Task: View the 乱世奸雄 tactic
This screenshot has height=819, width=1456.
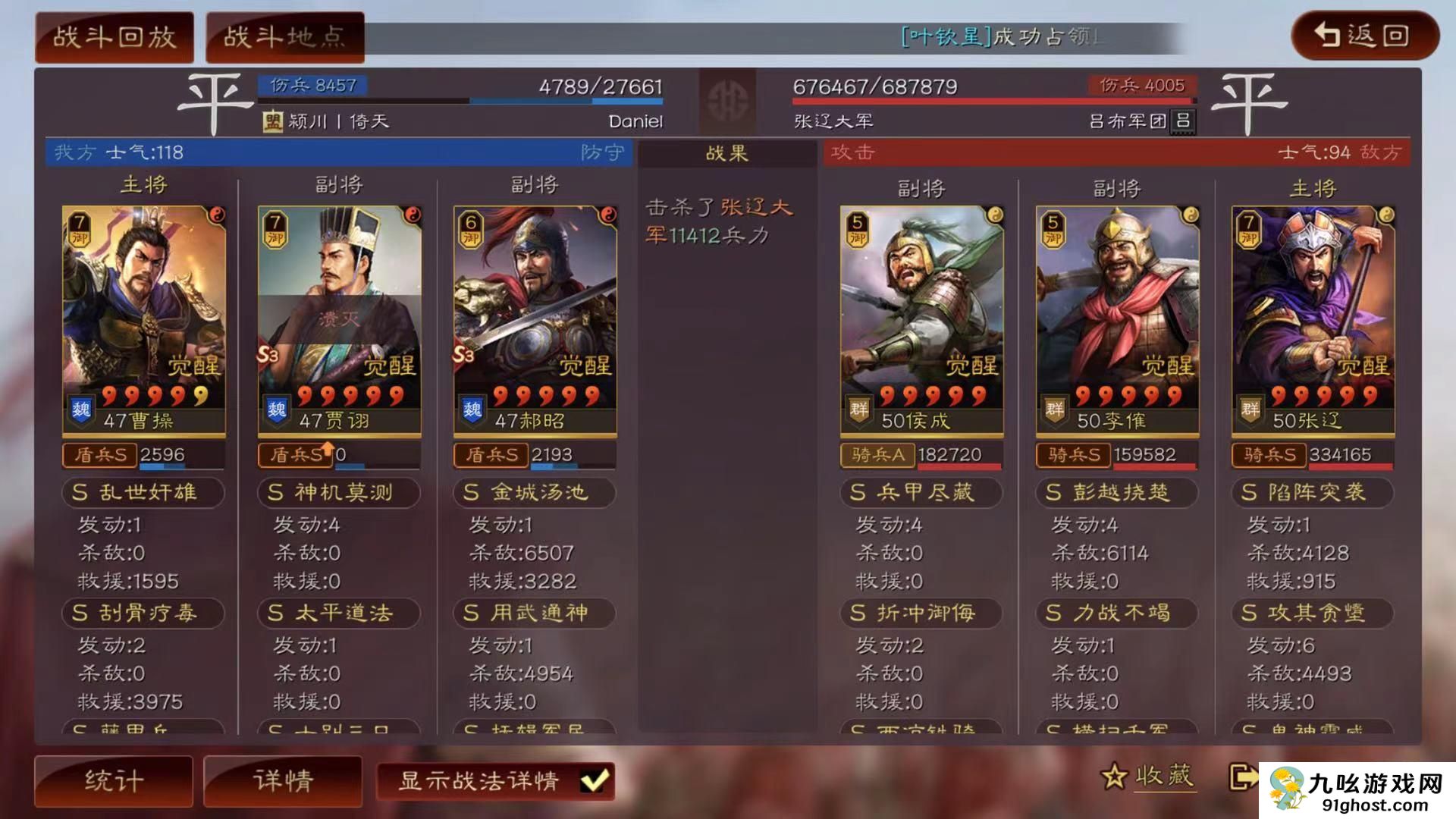Action: (143, 492)
